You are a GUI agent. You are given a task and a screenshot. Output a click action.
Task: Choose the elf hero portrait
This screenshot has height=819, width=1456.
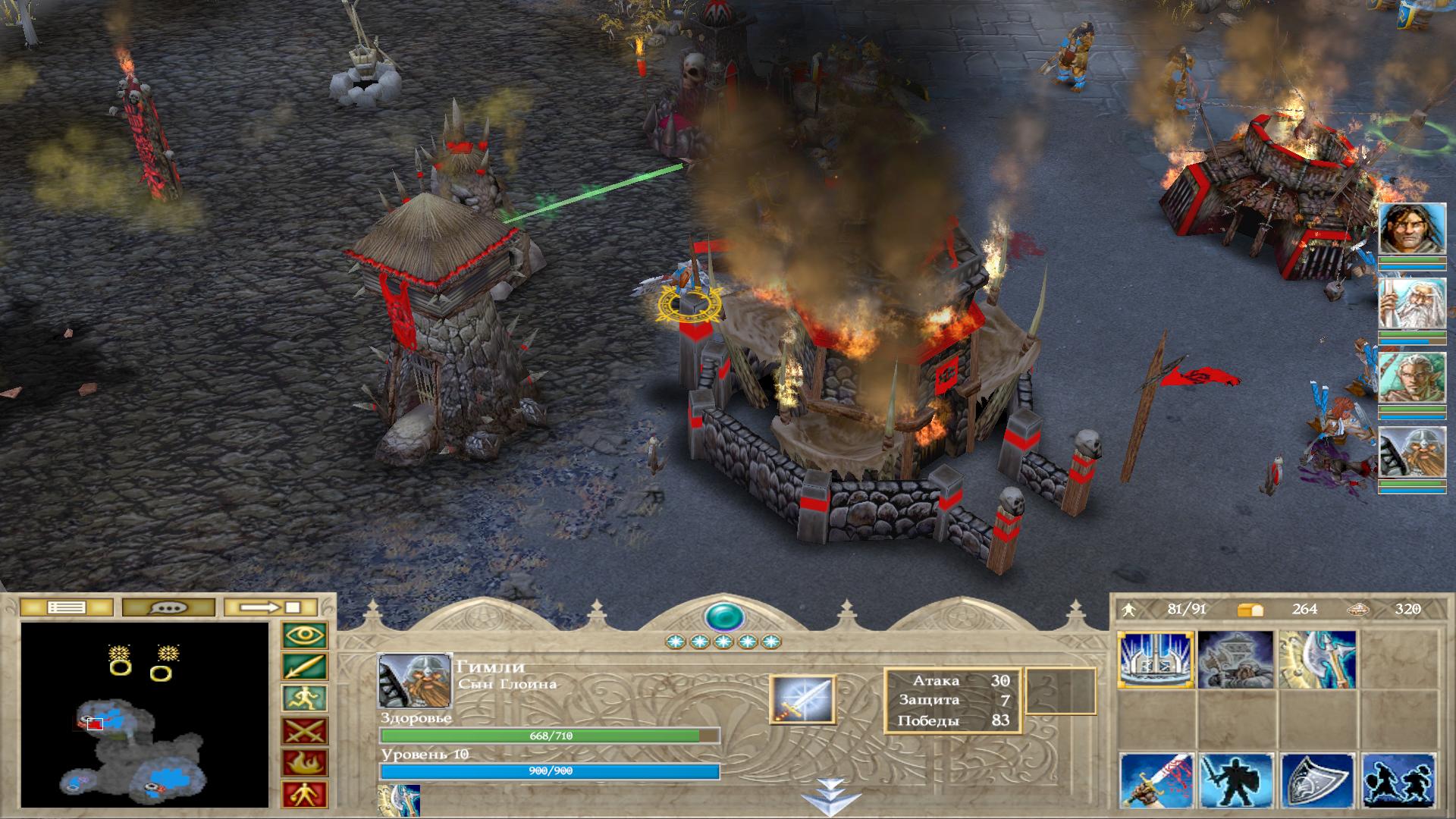coord(1411,378)
